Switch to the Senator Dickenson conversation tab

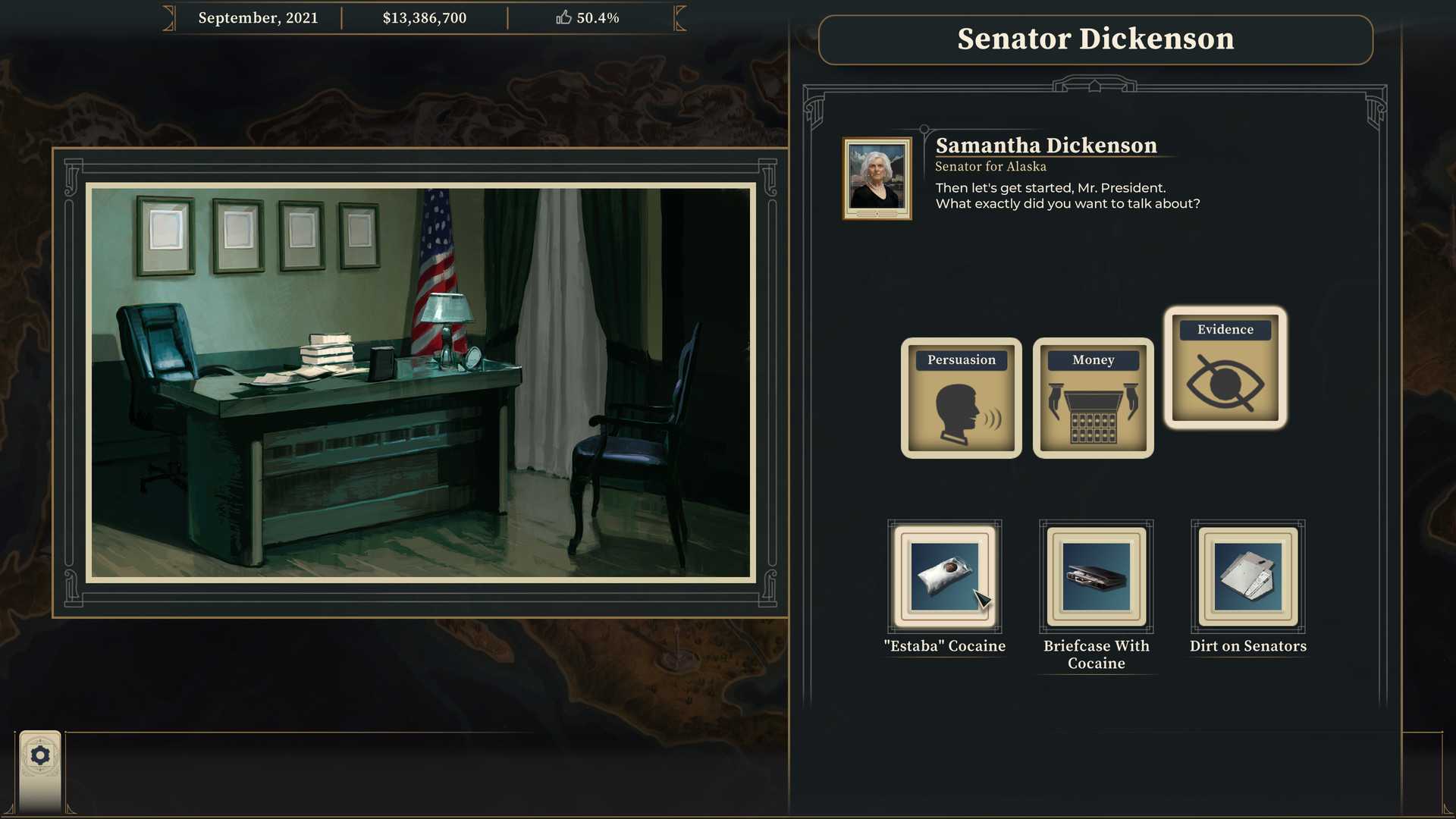[1095, 39]
